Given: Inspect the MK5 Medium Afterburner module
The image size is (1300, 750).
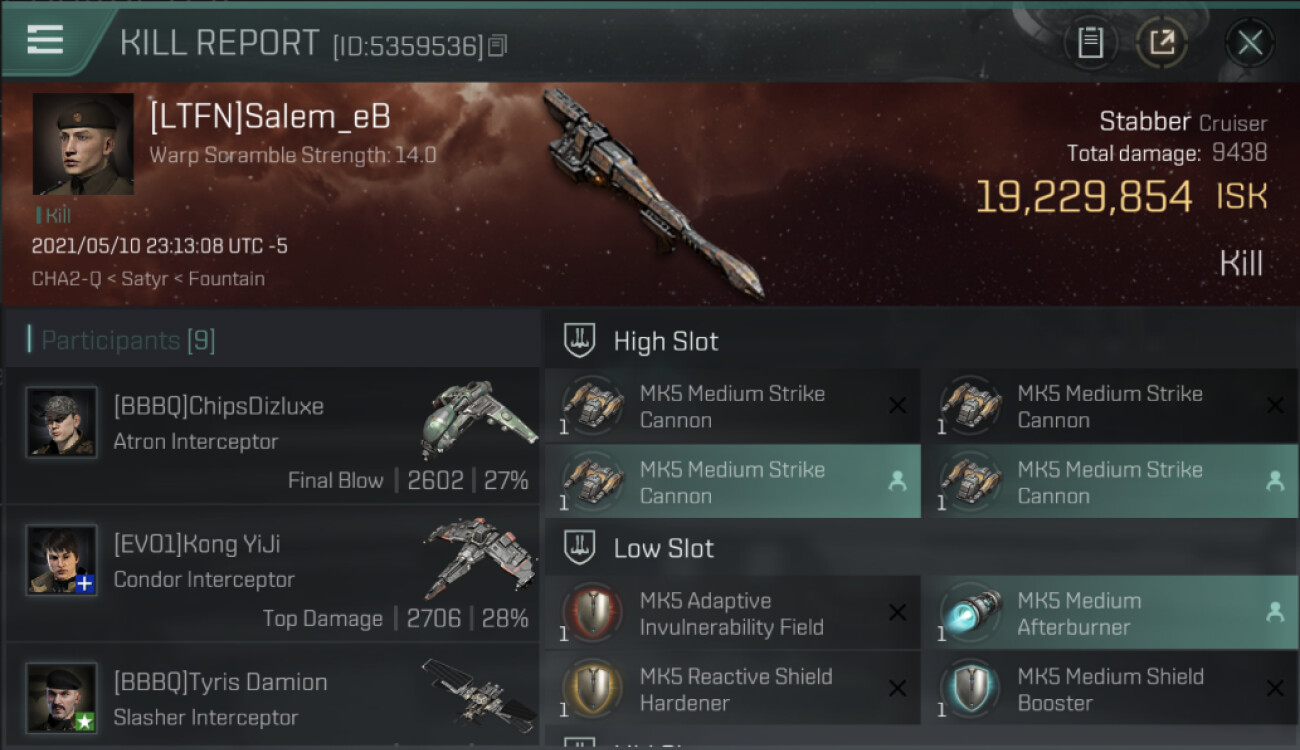Looking at the screenshot, I should (x=1110, y=613).
